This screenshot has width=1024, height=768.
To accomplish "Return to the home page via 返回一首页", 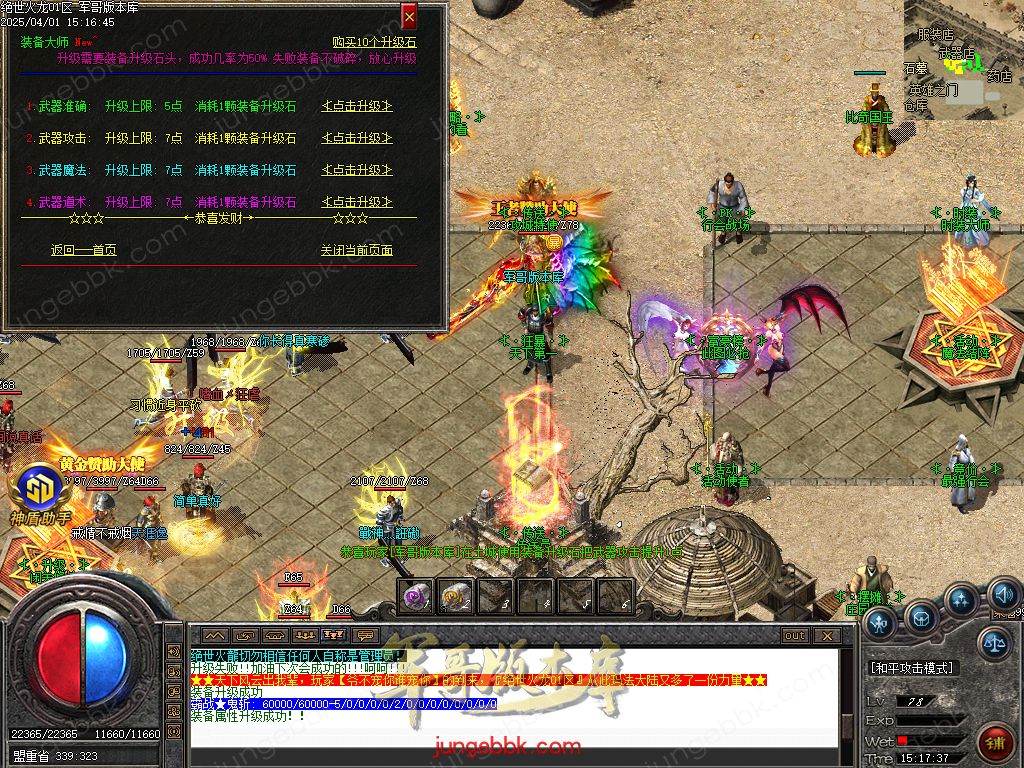I will click(x=83, y=250).
